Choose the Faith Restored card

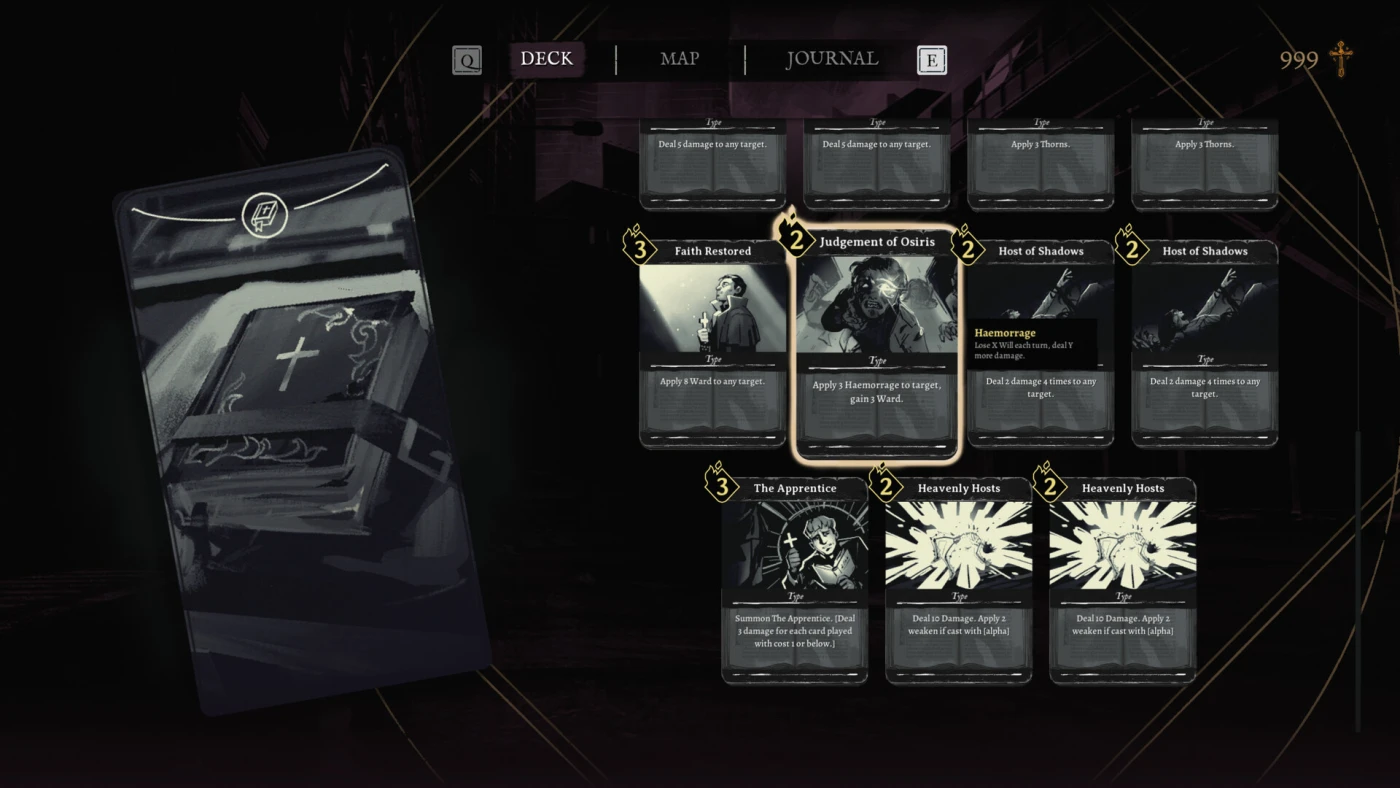713,342
